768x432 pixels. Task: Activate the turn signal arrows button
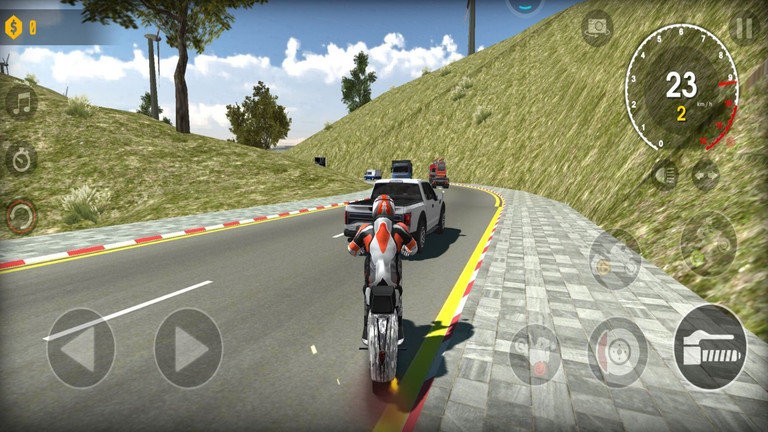tap(706, 175)
